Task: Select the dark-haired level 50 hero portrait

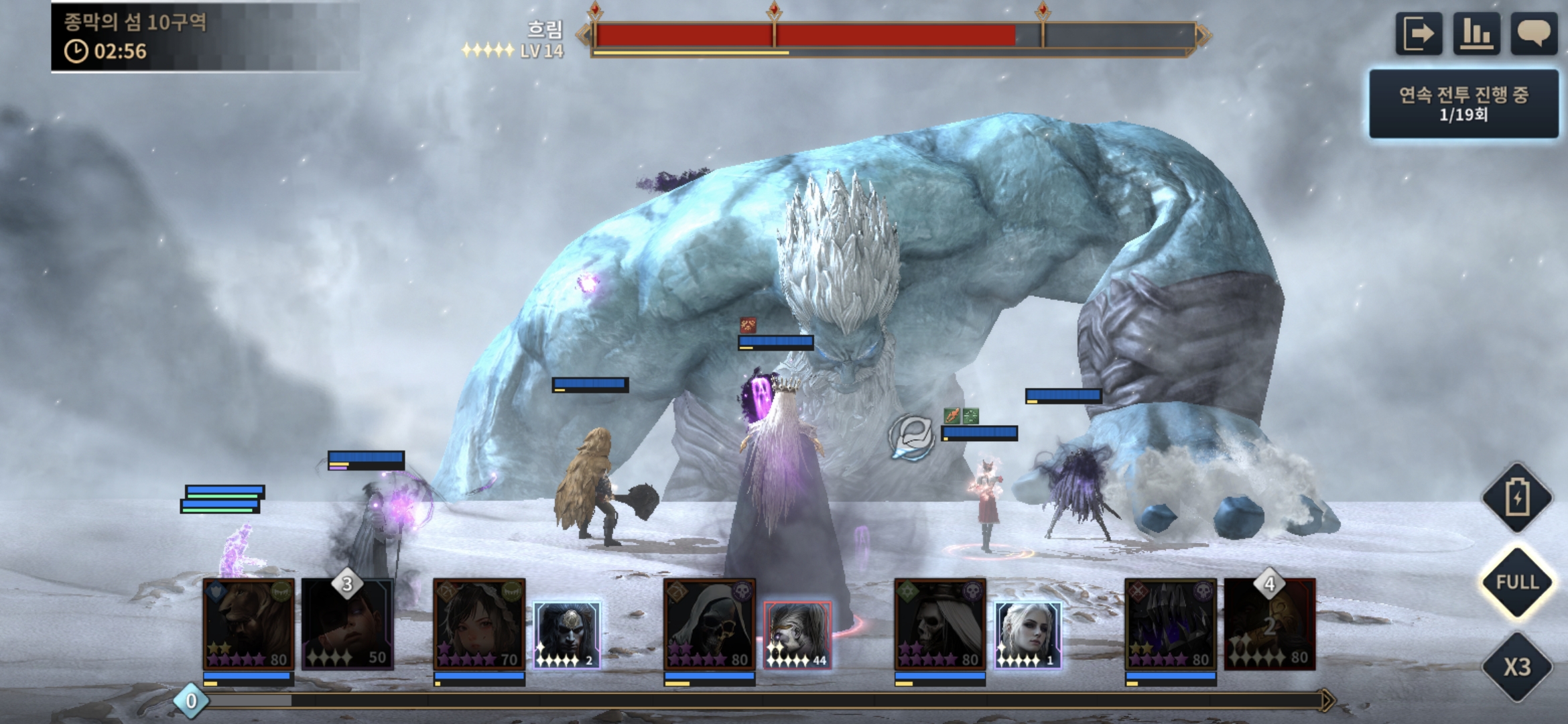Action: click(x=347, y=624)
